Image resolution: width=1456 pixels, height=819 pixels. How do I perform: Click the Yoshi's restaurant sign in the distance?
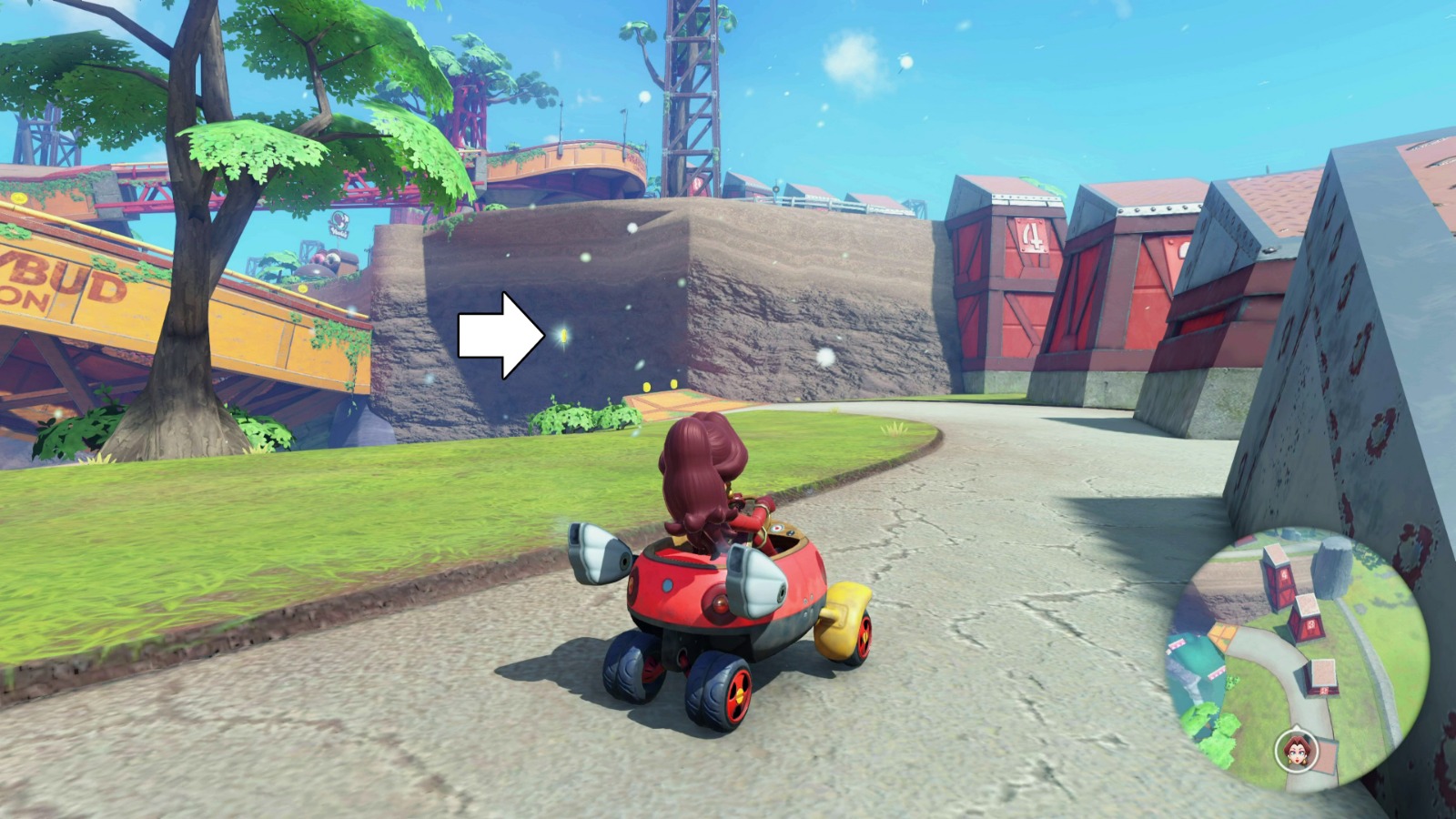point(339,223)
